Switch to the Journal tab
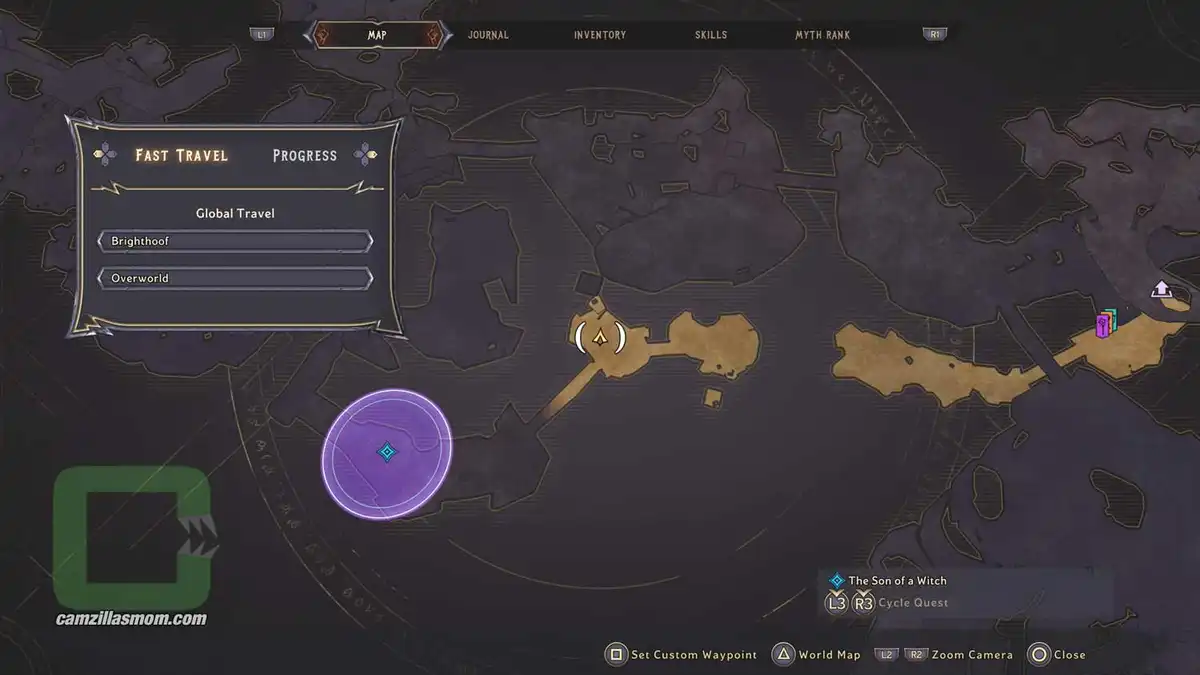The height and width of the screenshot is (675, 1200). click(x=488, y=35)
